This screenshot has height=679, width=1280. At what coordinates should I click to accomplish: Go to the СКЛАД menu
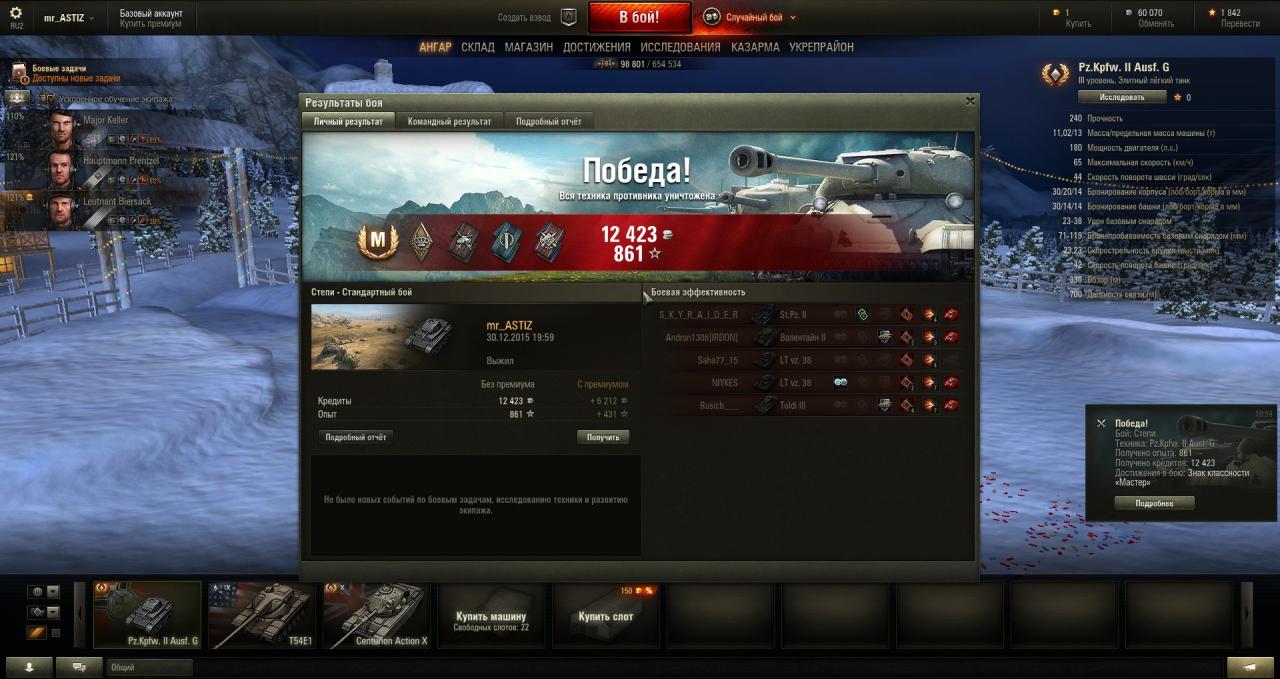point(477,47)
